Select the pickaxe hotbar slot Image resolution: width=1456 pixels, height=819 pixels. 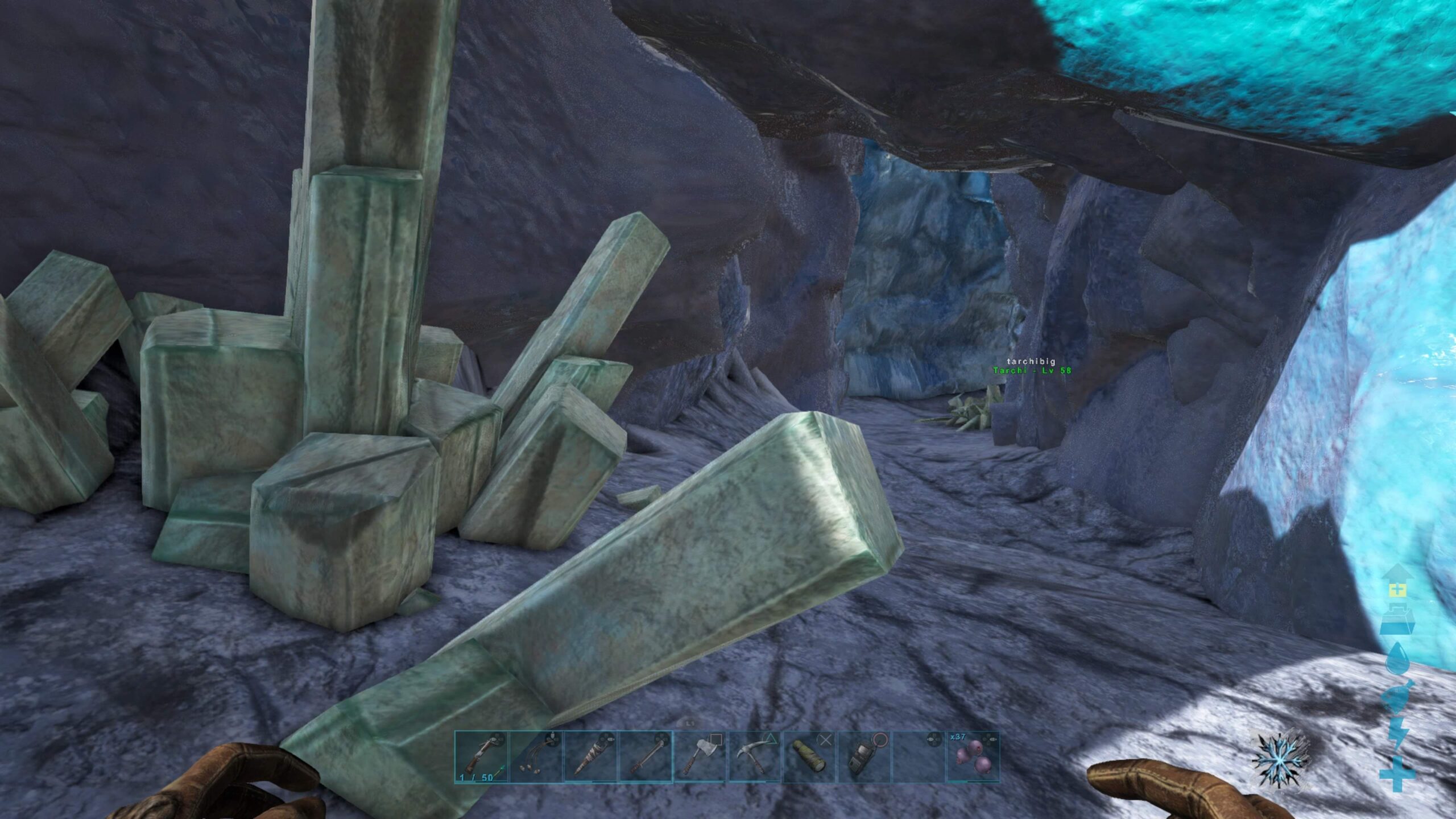(755, 757)
